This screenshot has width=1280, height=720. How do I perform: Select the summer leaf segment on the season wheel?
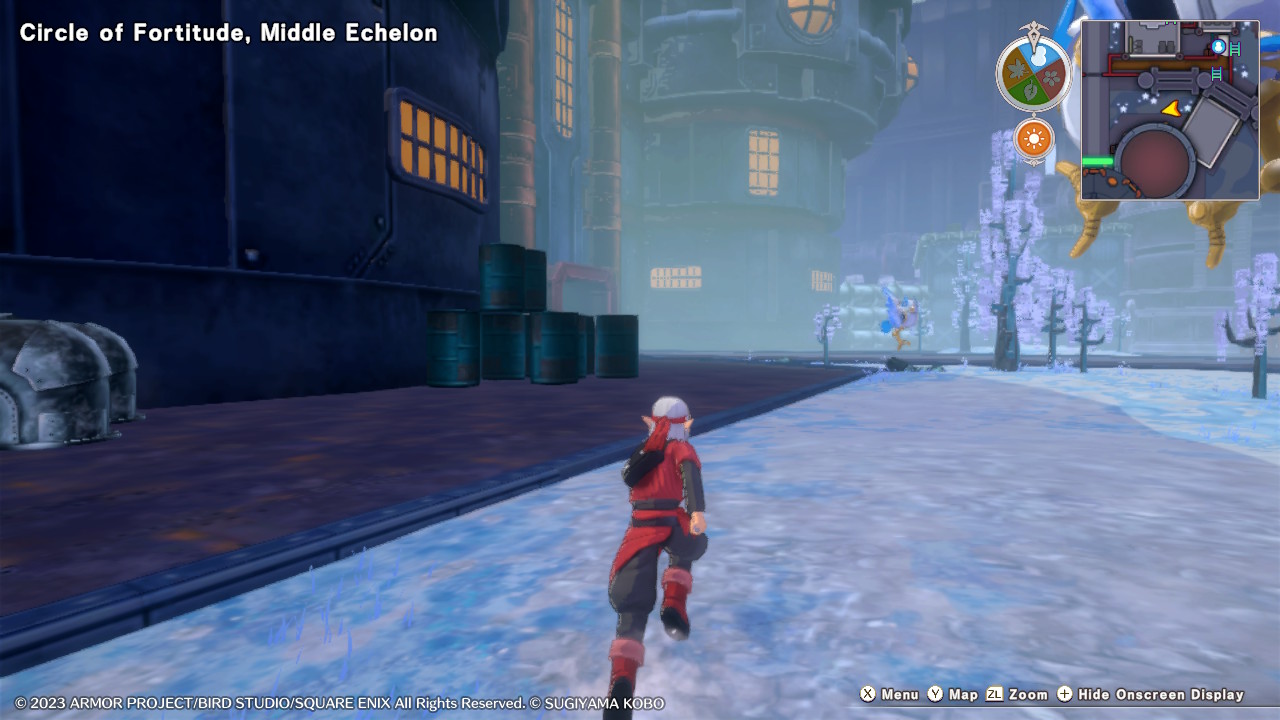click(x=1030, y=90)
